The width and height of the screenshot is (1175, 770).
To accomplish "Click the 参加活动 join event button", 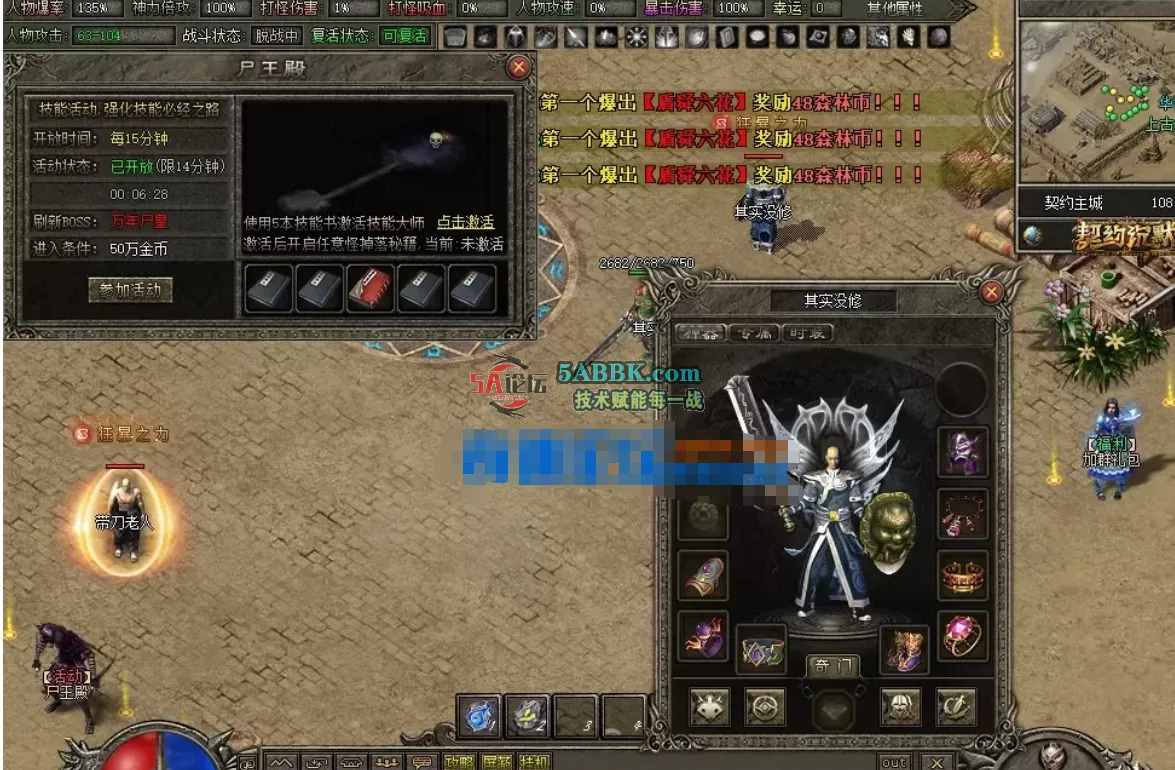I will coord(130,290).
